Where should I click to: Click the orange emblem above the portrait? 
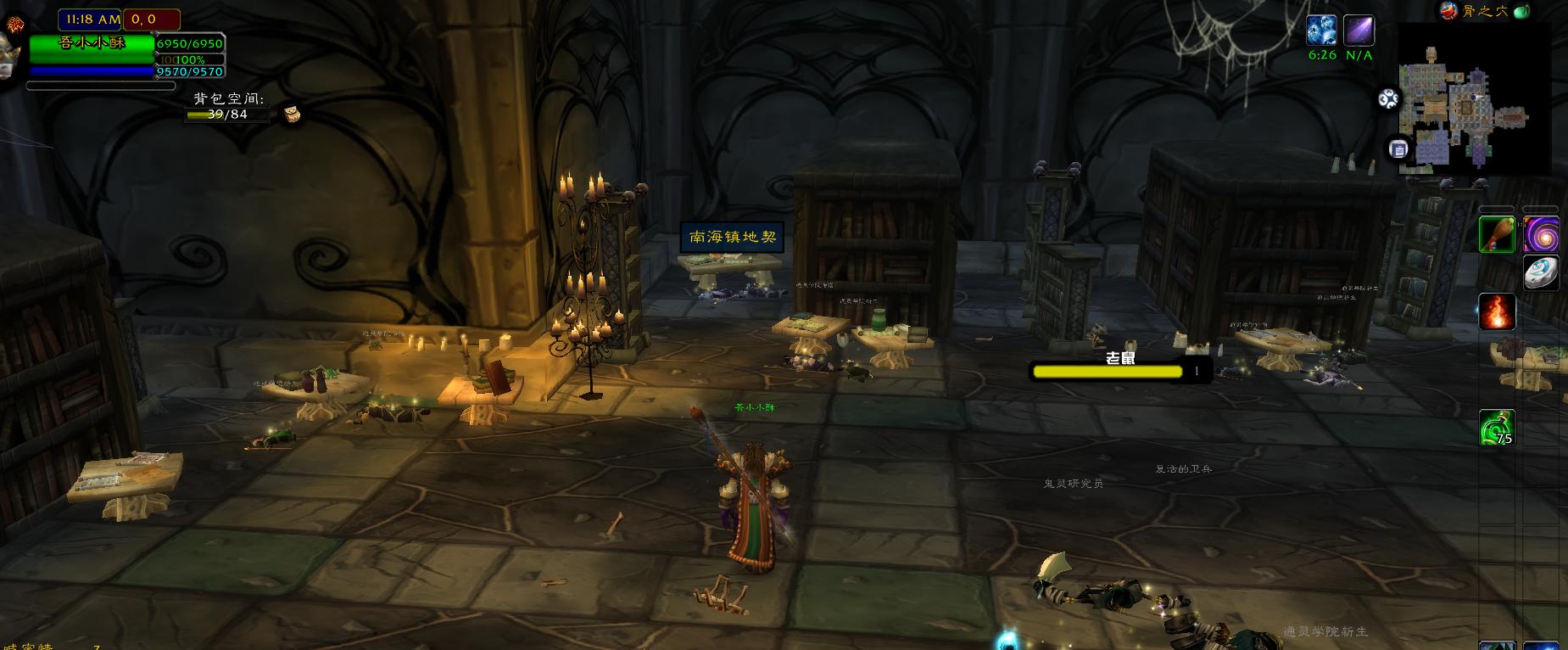point(14,26)
